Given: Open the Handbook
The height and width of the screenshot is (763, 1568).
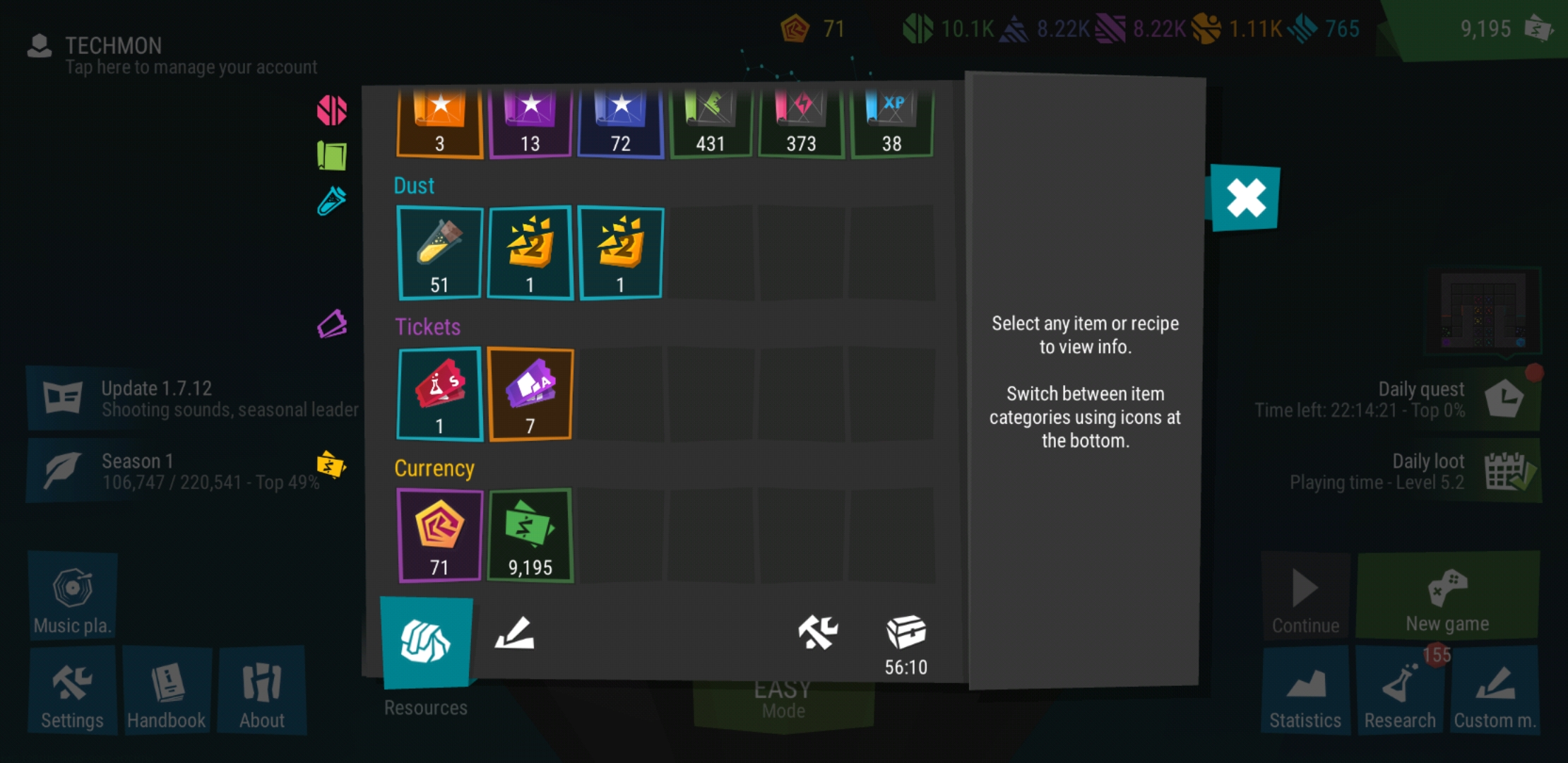Looking at the screenshot, I should click(x=167, y=690).
